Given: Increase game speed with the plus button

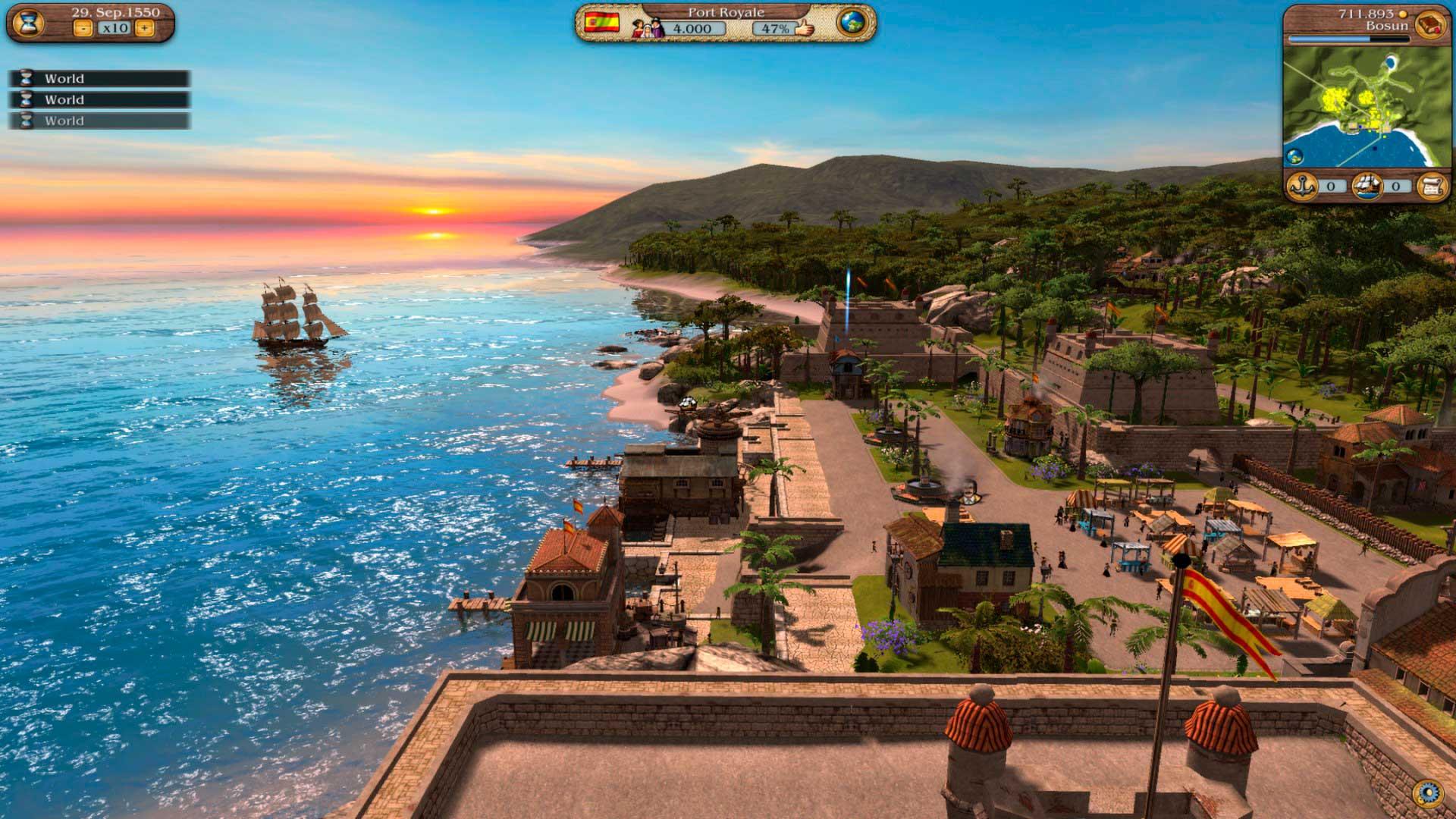Looking at the screenshot, I should click(145, 28).
